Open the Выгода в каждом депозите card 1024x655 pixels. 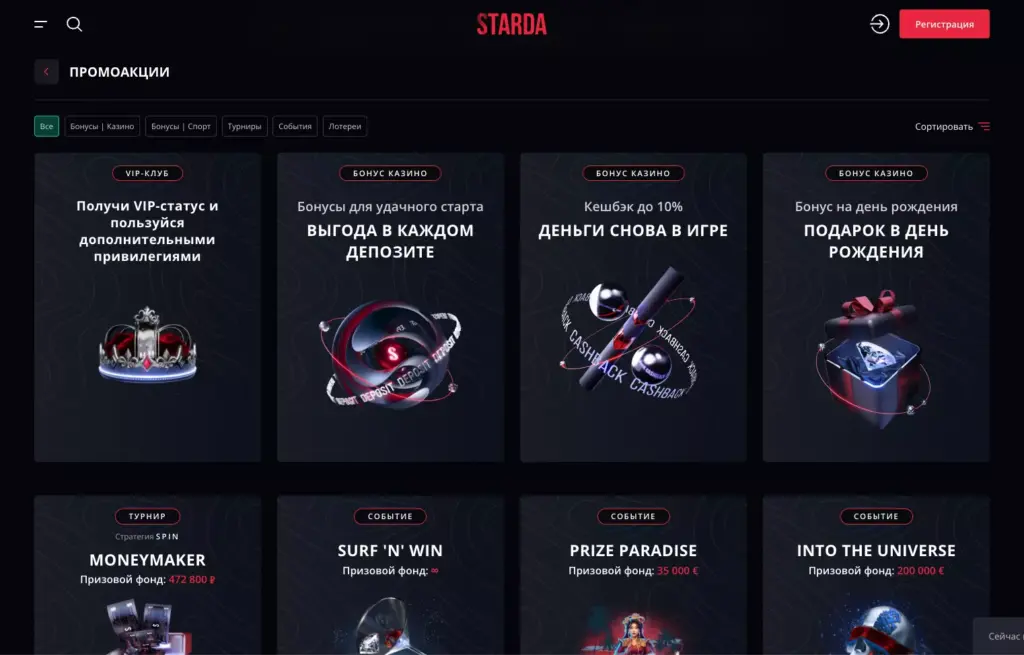point(390,307)
